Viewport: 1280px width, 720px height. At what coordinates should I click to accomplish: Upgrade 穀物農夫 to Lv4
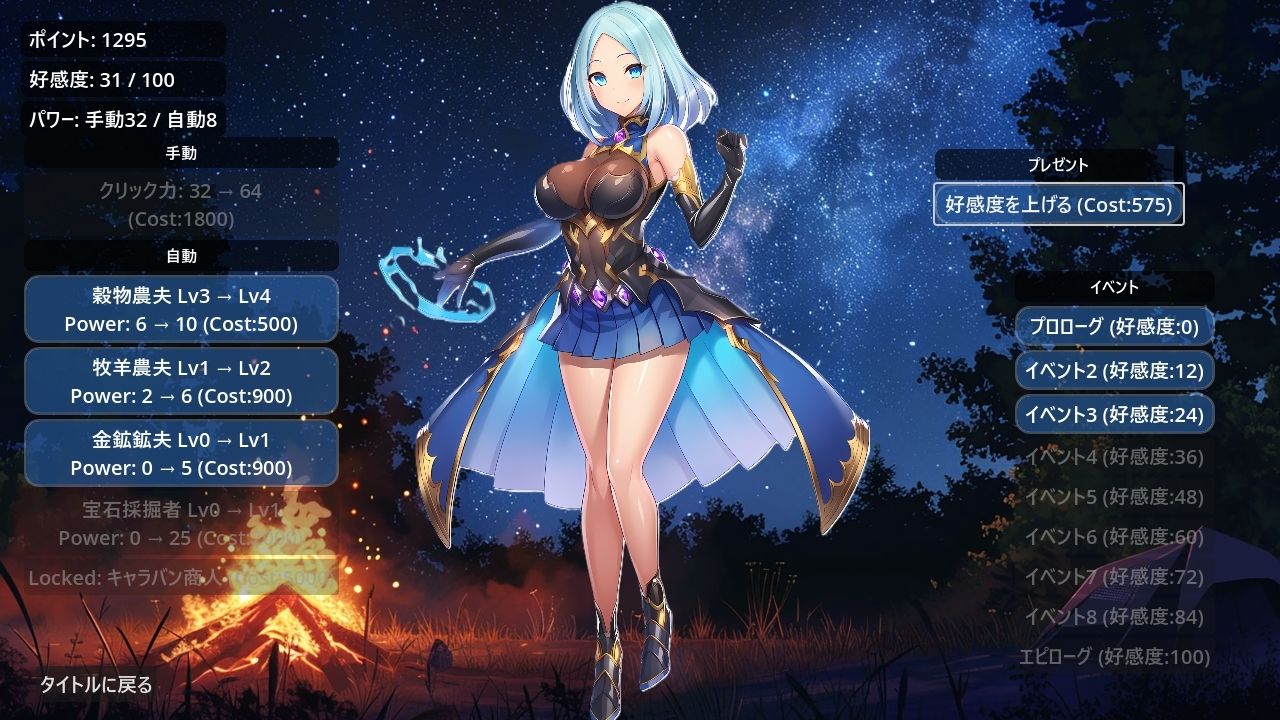tap(181, 309)
